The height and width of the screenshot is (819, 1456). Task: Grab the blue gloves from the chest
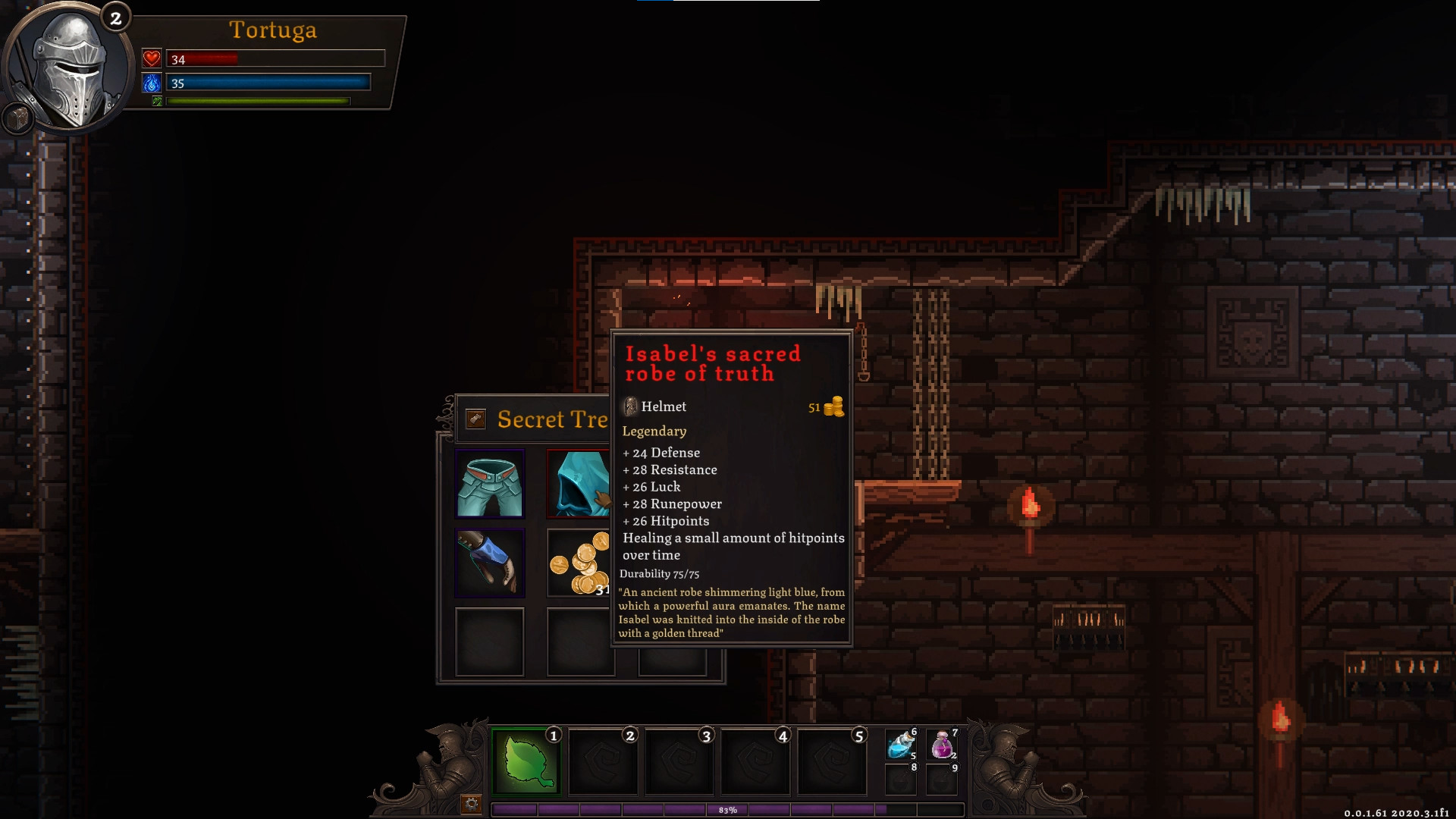[x=489, y=563]
